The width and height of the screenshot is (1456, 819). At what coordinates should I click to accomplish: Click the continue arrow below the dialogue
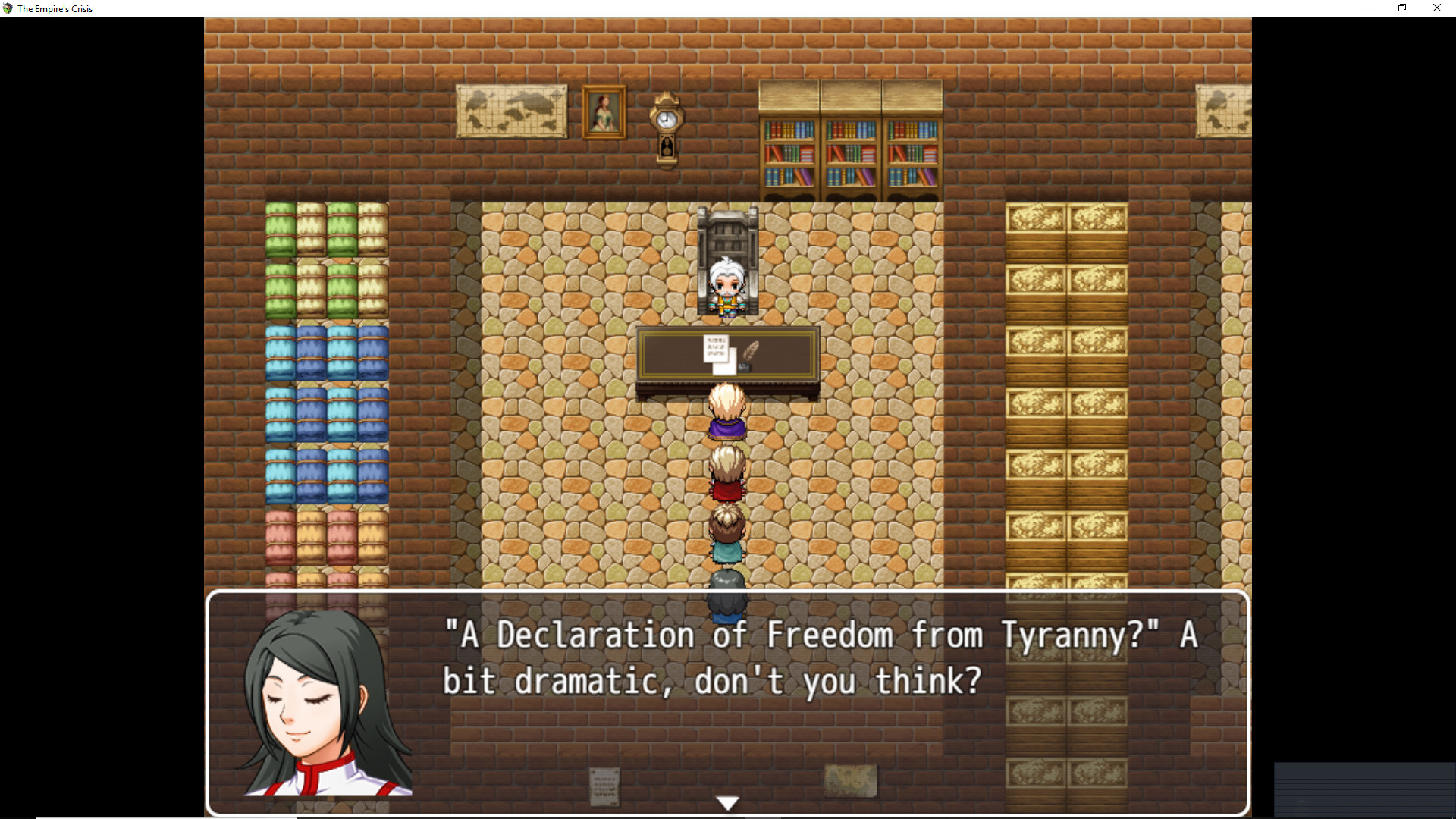727,801
